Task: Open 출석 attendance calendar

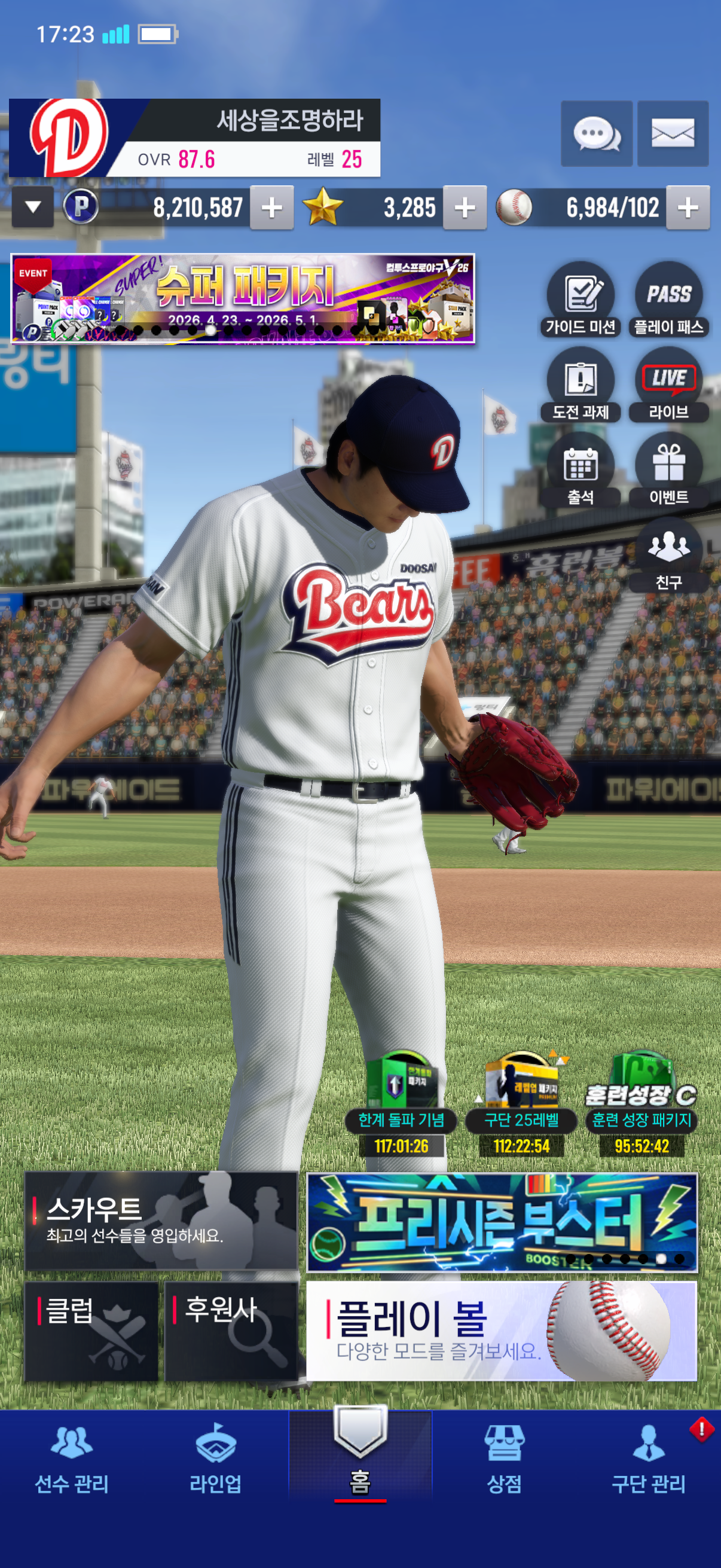Action: point(581,470)
